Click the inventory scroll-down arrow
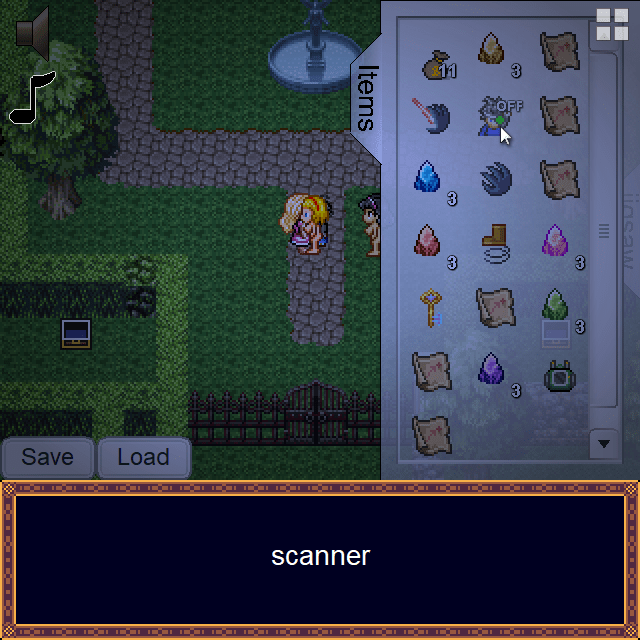640x640 pixels. (x=603, y=442)
